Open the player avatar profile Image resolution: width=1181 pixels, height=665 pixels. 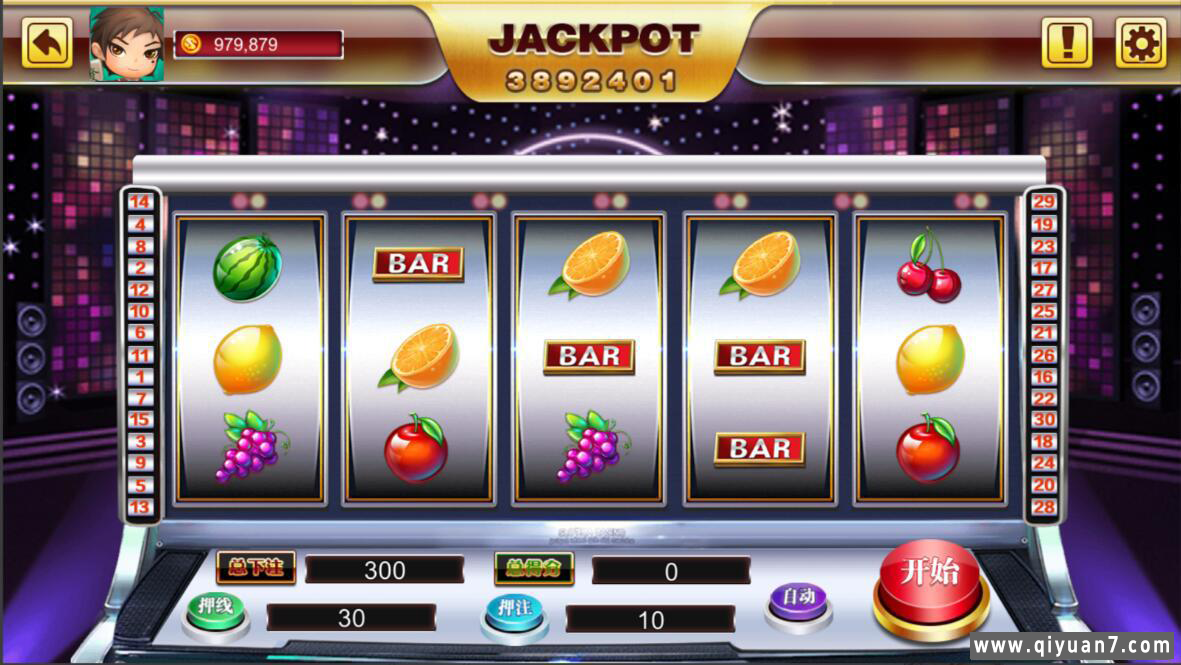127,44
